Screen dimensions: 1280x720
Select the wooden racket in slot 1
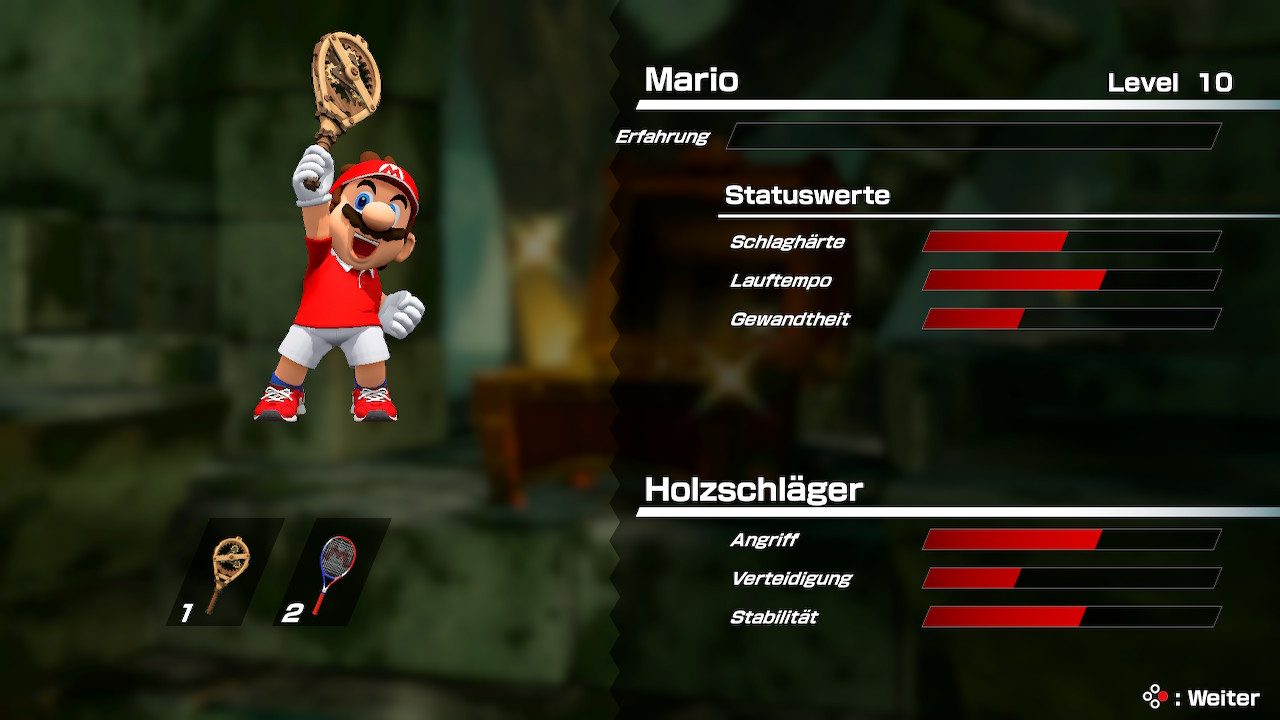point(225,573)
